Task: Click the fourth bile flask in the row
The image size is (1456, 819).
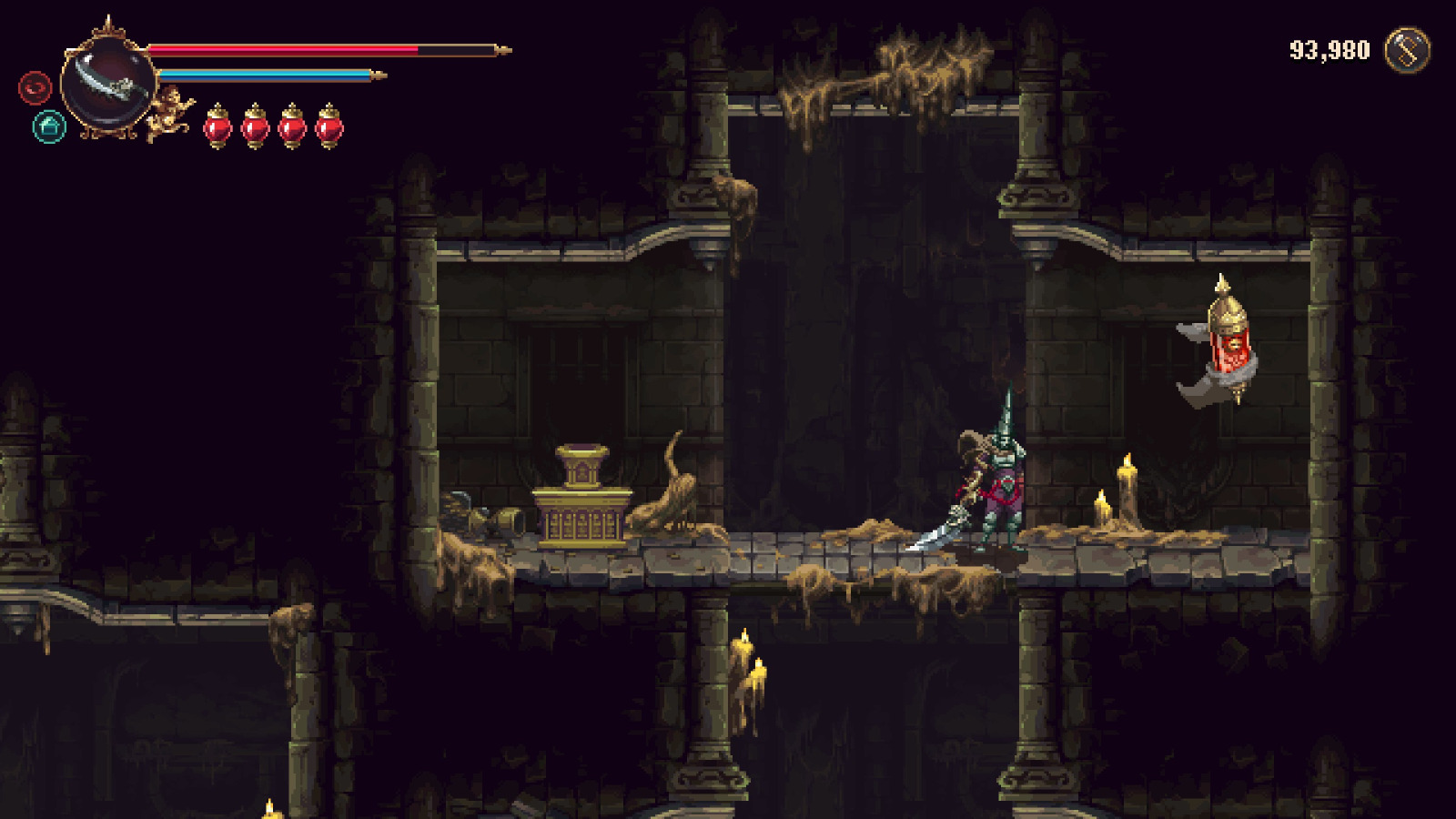Action: click(x=328, y=127)
